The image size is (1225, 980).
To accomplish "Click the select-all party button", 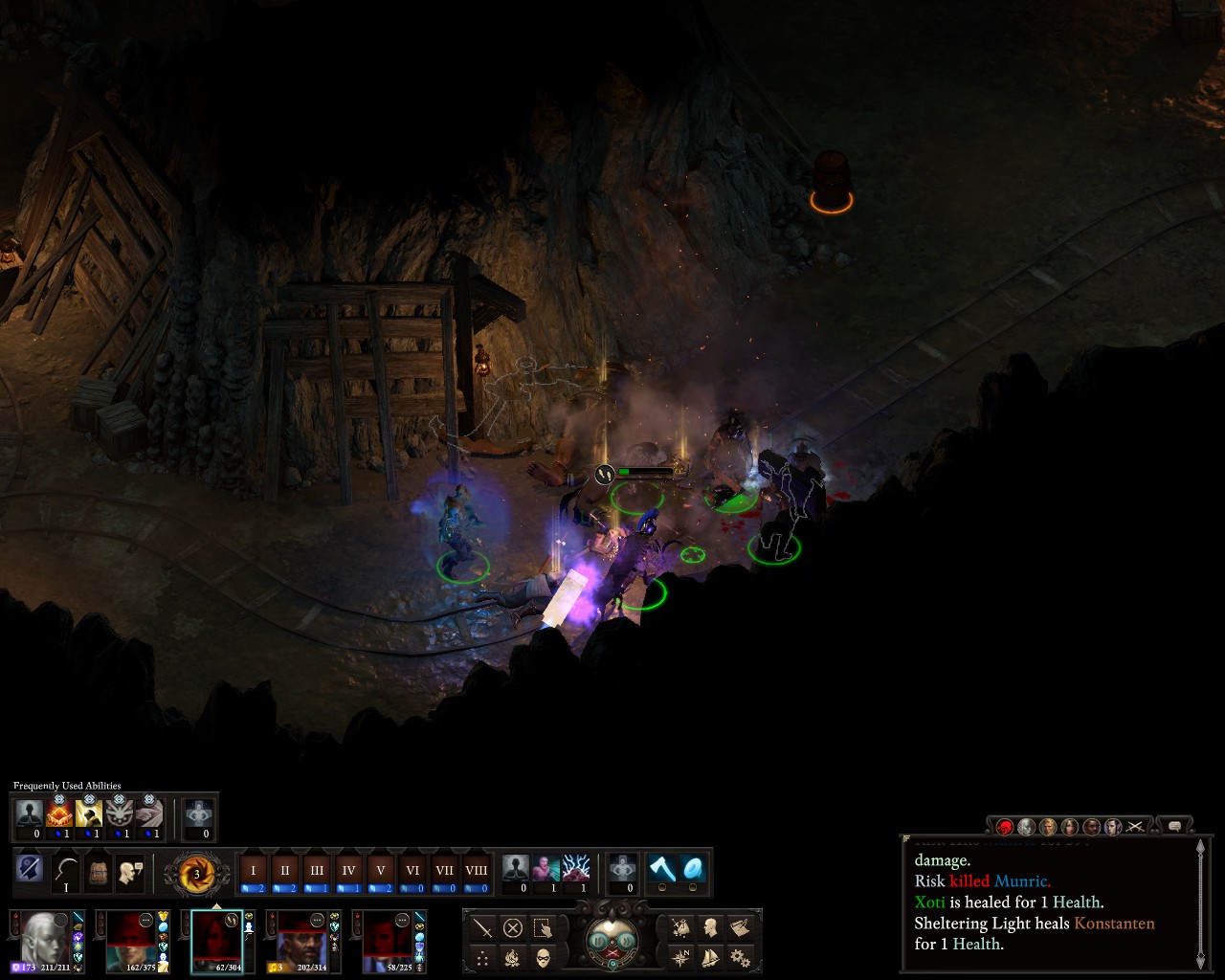I will [543, 927].
